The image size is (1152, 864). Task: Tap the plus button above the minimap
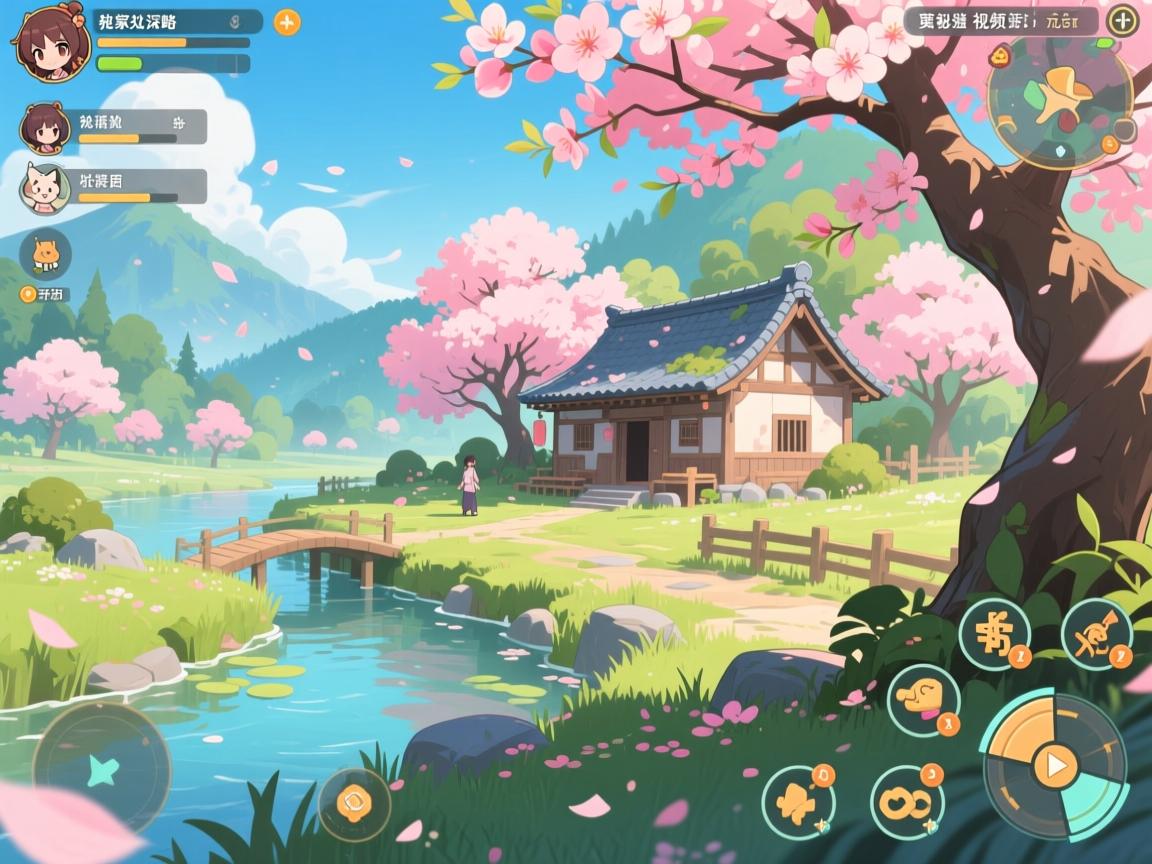coord(1124,20)
